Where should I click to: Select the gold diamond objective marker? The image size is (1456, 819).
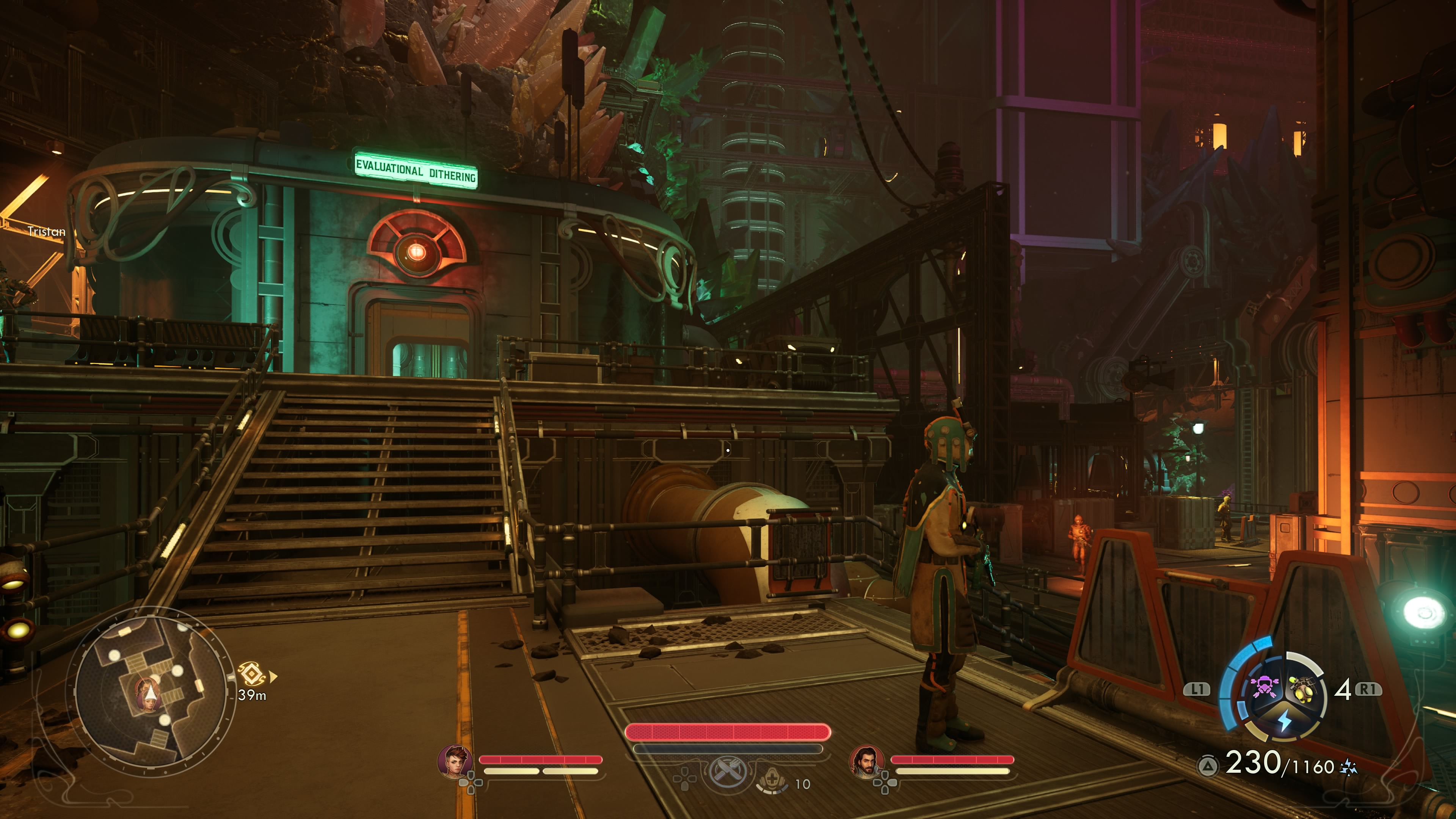tap(251, 674)
